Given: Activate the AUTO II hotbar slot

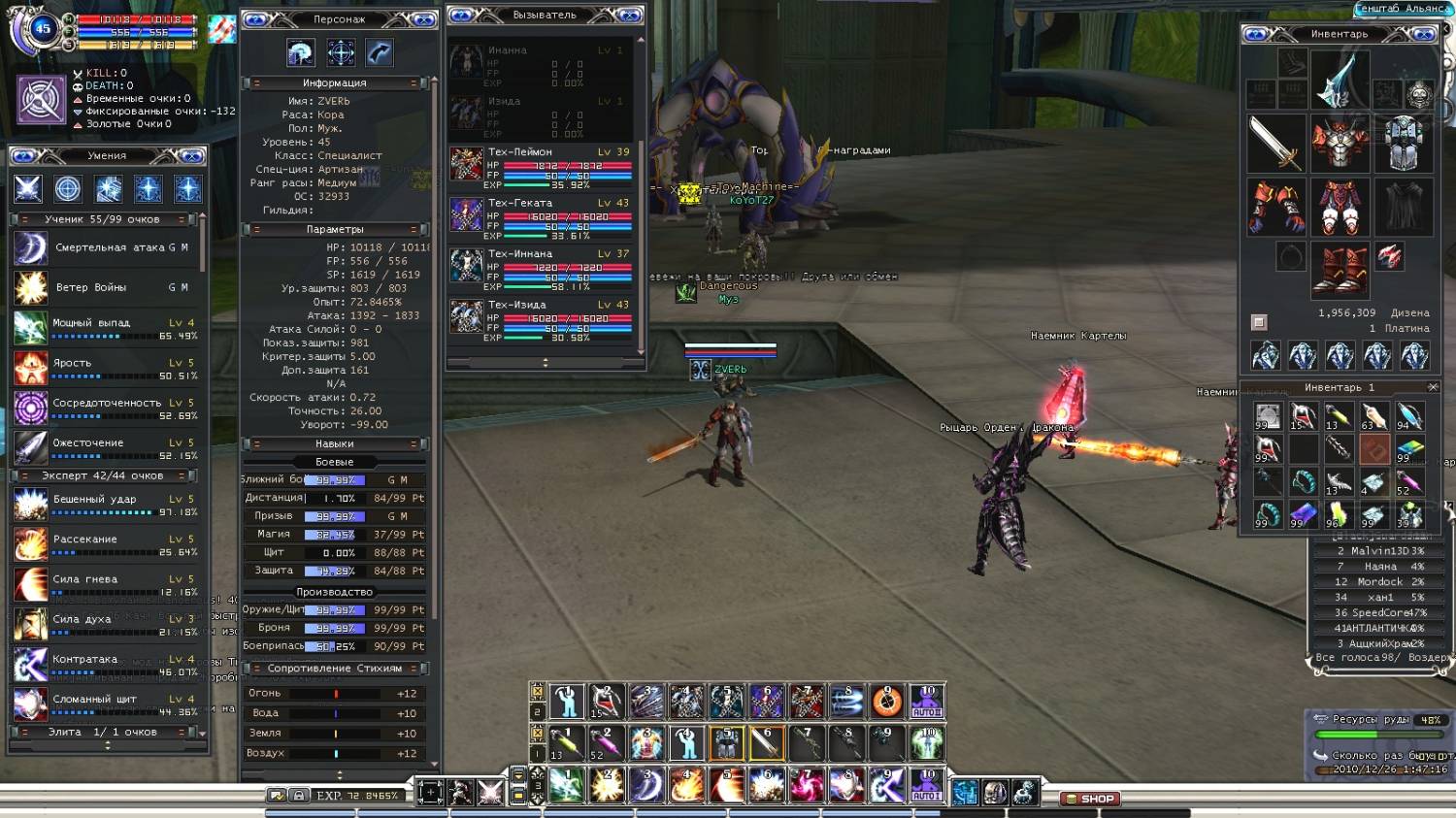Looking at the screenshot, I should pyautogui.click(x=927, y=701).
